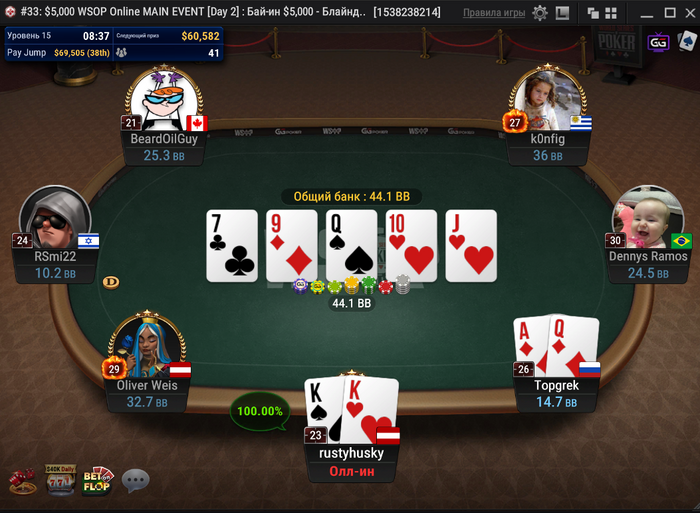Open the game rules link
This screenshot has width=700, height=513.
point(494,13)
